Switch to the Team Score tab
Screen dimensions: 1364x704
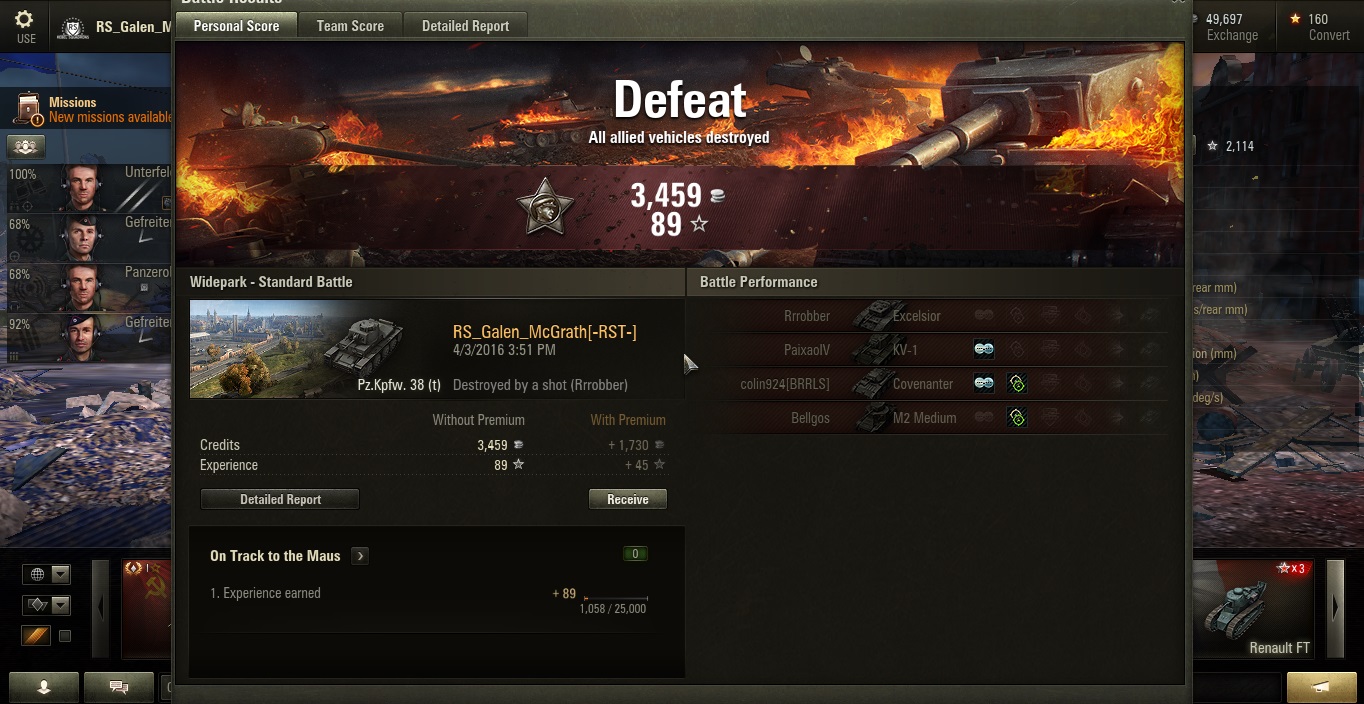click(x=350, y=26)
